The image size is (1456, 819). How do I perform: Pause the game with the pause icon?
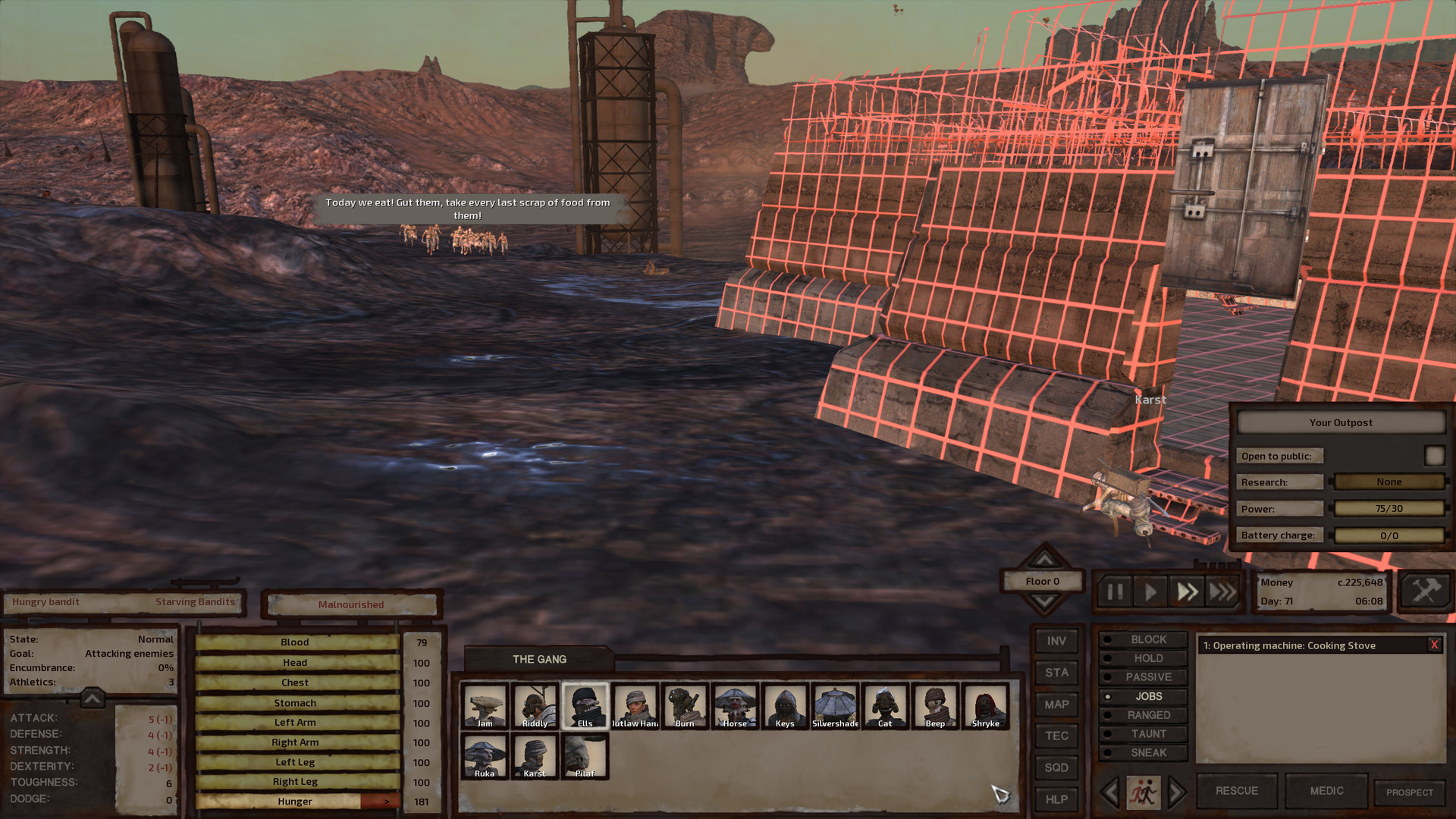1114,591
